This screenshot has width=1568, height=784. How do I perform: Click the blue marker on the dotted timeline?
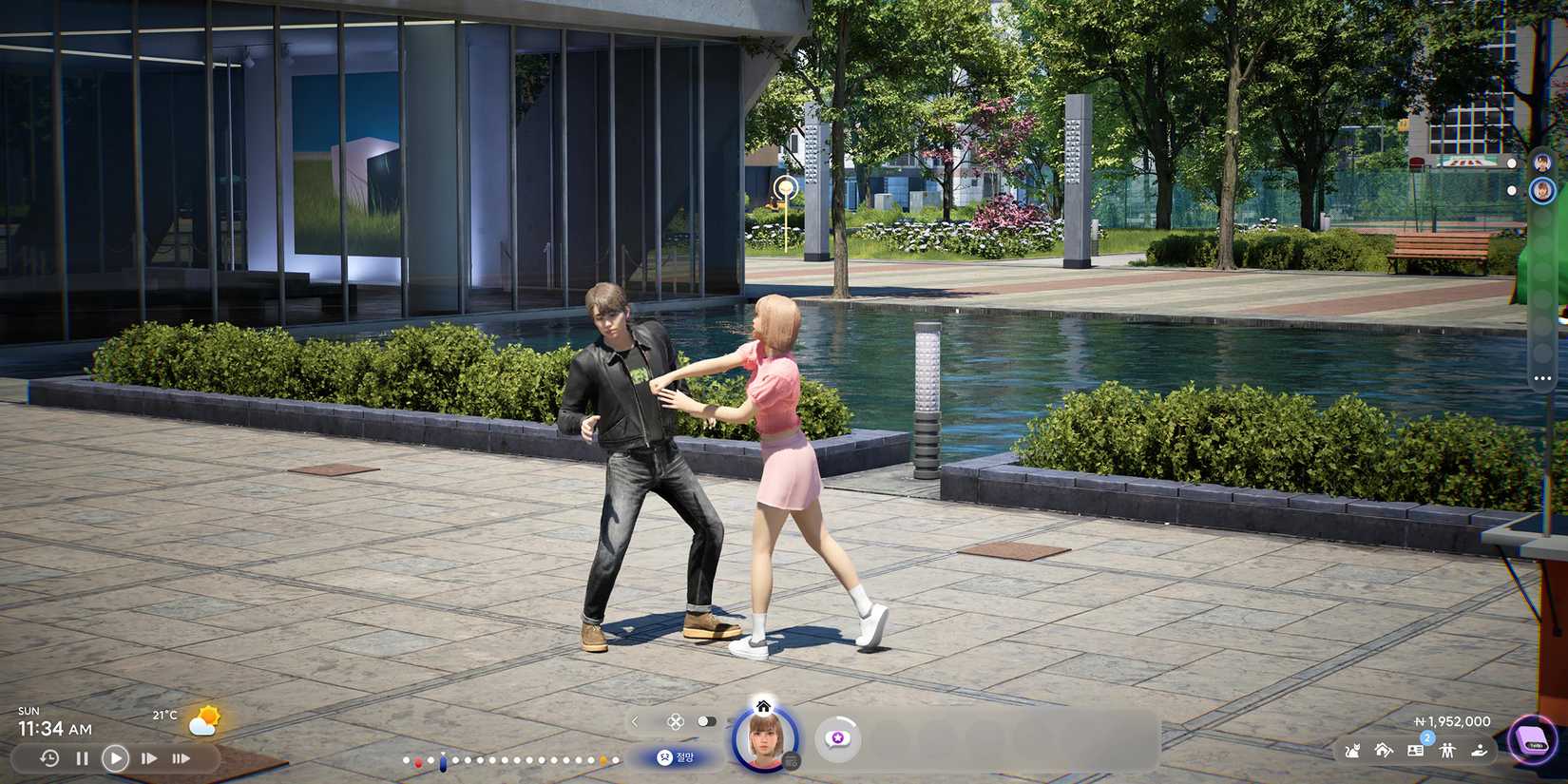[x=442, y=761]
